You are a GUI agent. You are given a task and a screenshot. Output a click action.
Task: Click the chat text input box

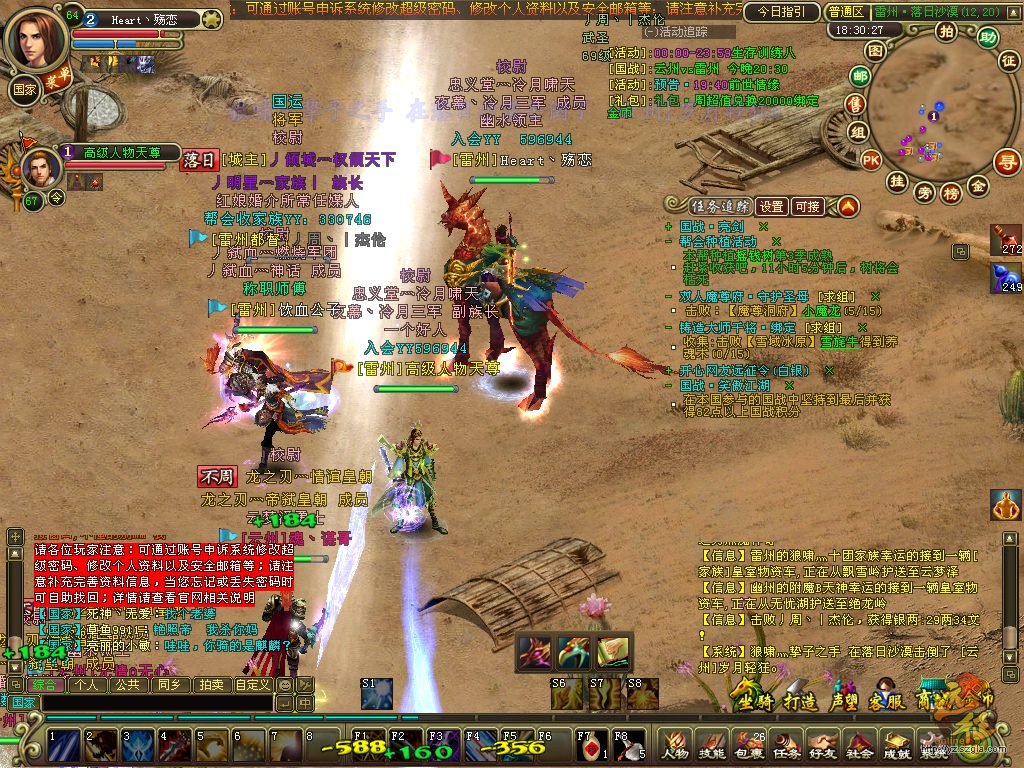coord(160,703)
